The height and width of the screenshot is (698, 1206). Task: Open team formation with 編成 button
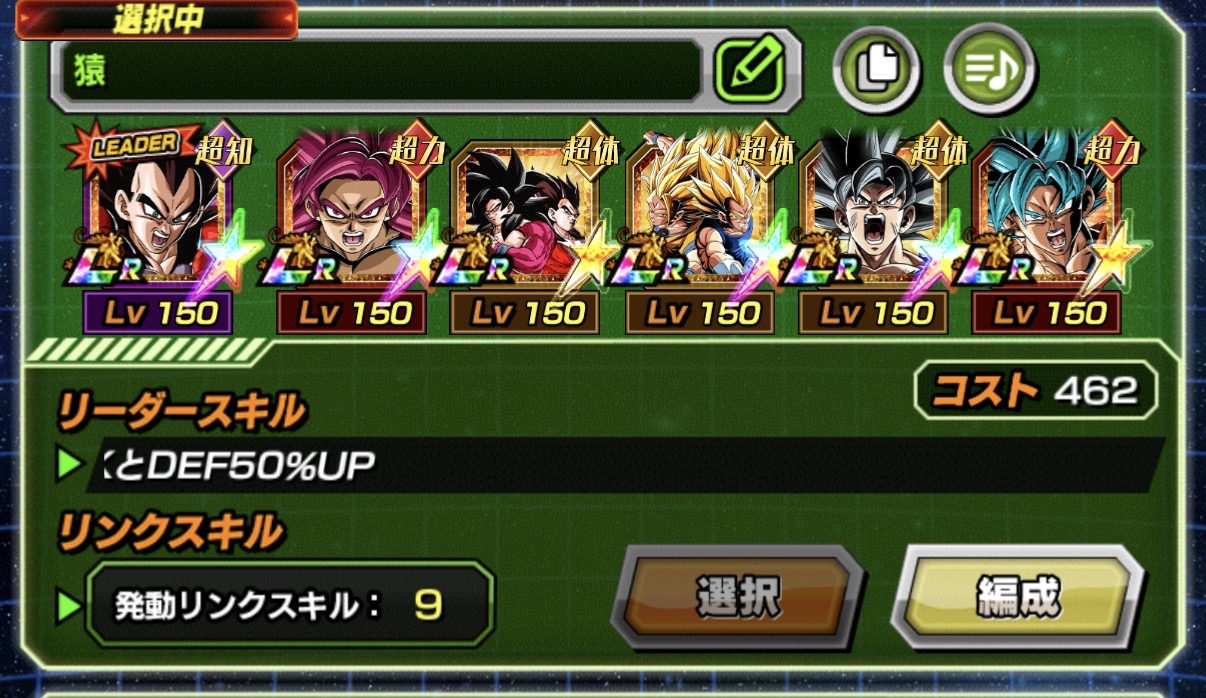pos(1016,597)
